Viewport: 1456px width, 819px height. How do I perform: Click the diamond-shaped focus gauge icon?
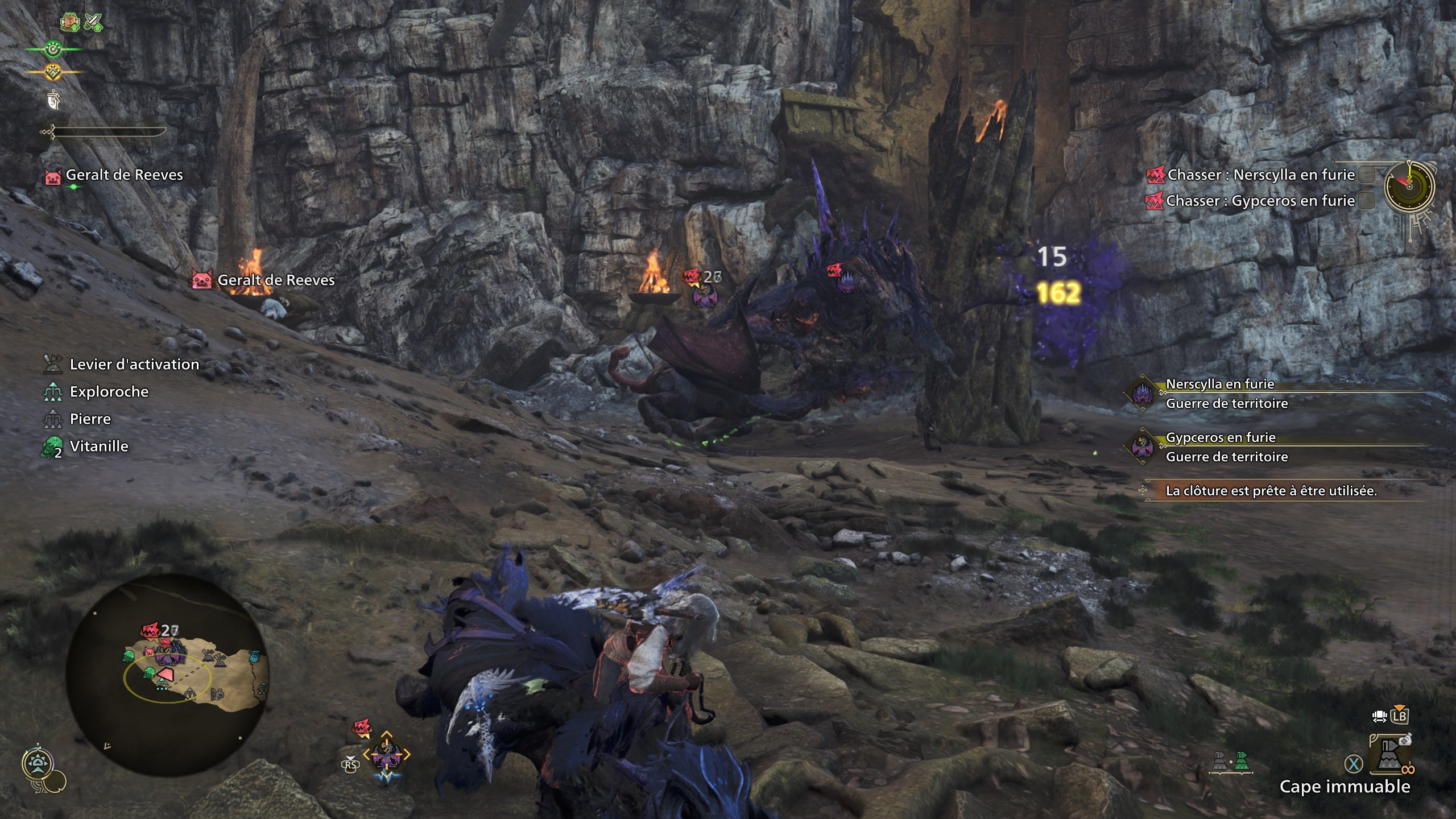[x=53, y=72]
